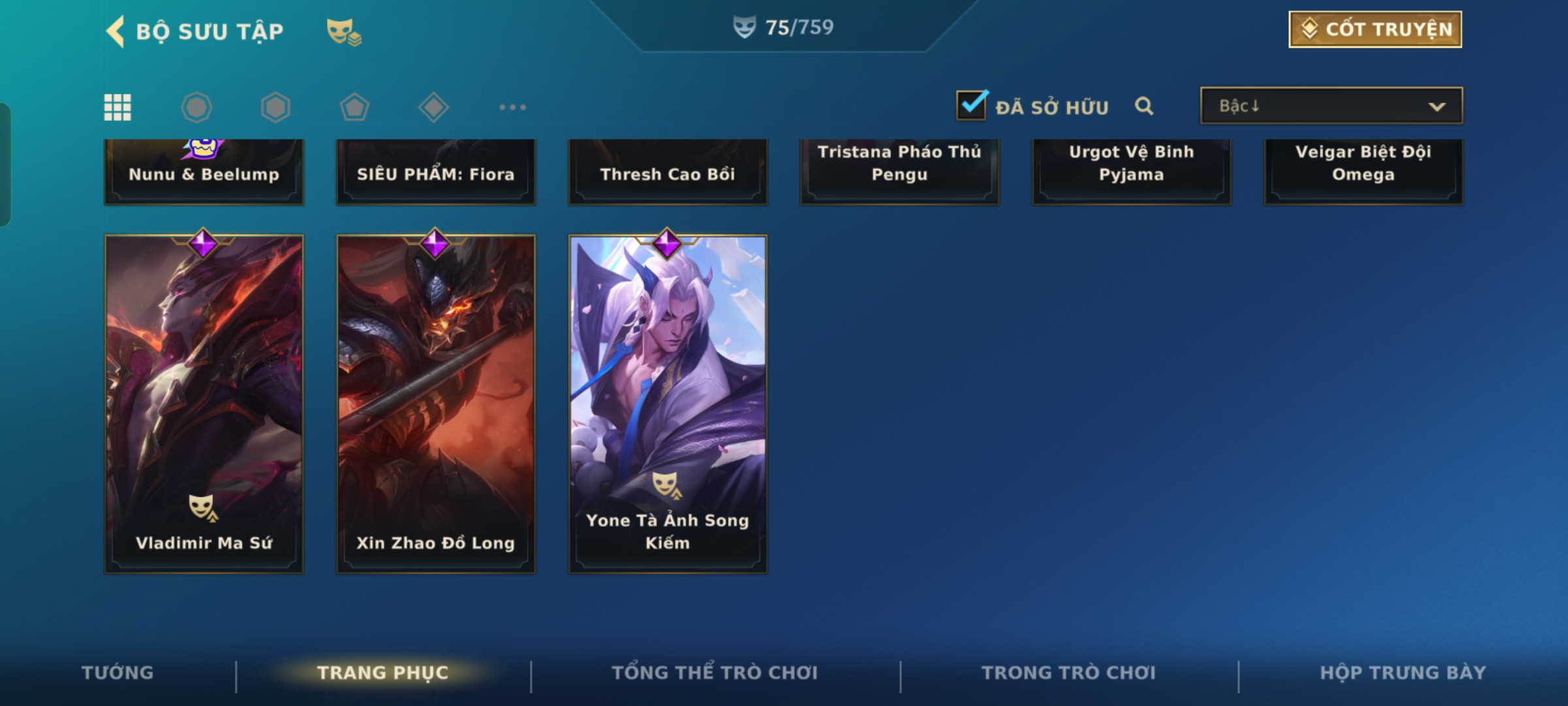Switch to the Hộp Trưng Bày tab

tap(1403, 673)
